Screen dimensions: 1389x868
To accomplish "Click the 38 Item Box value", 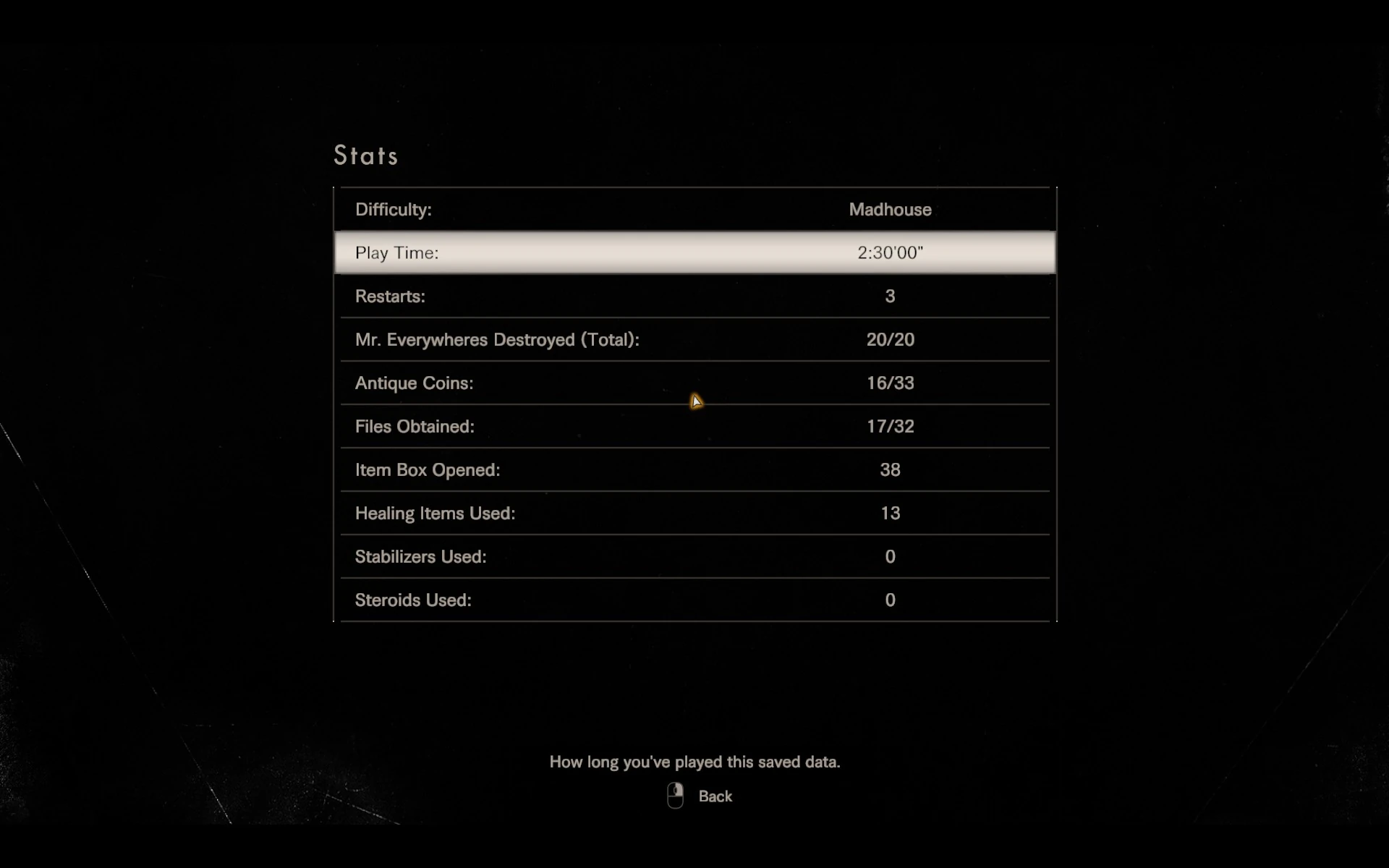I will (x=890, y=469).
